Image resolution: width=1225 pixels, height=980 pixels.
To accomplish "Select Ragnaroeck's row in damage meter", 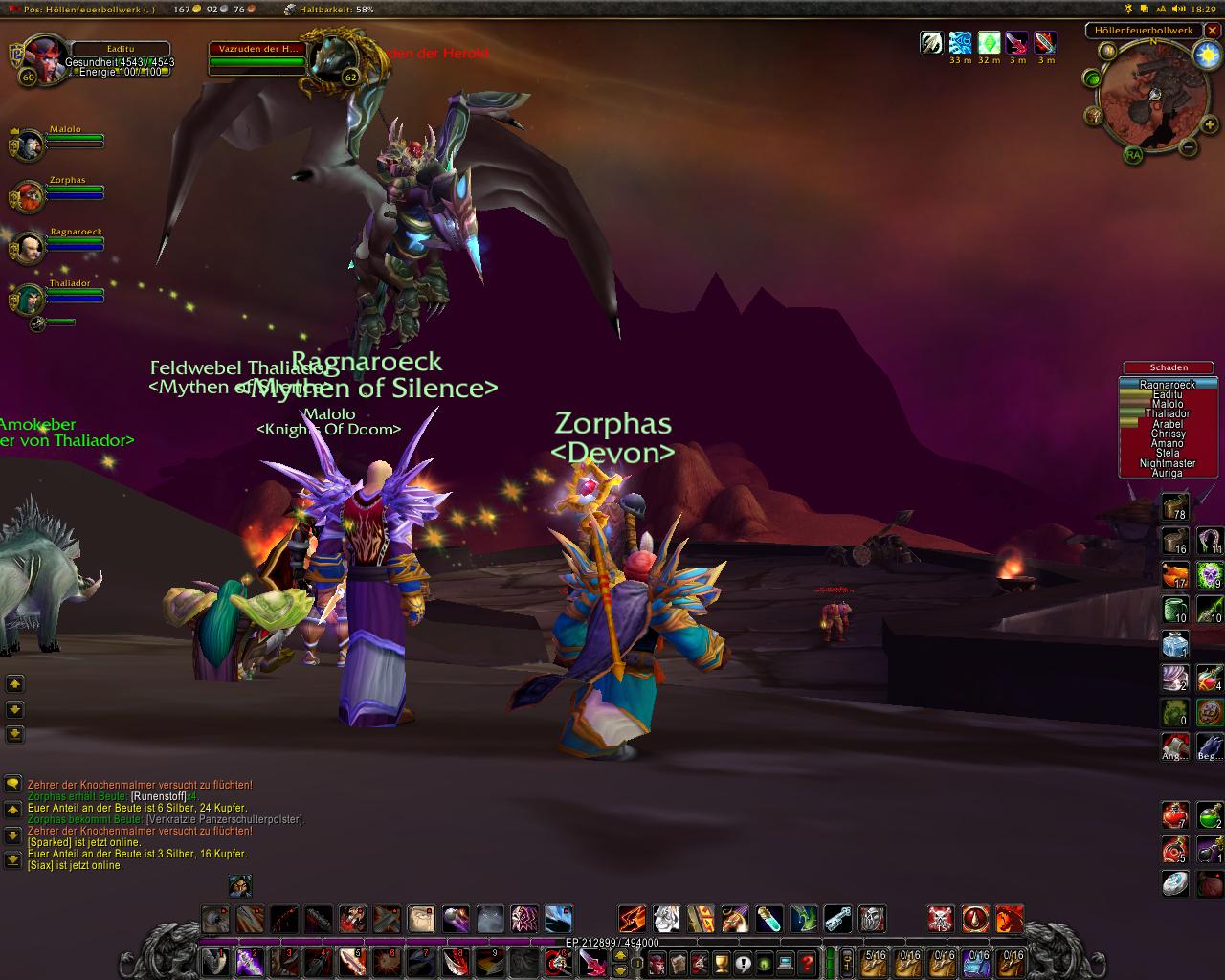I will tap(1168, 385).
